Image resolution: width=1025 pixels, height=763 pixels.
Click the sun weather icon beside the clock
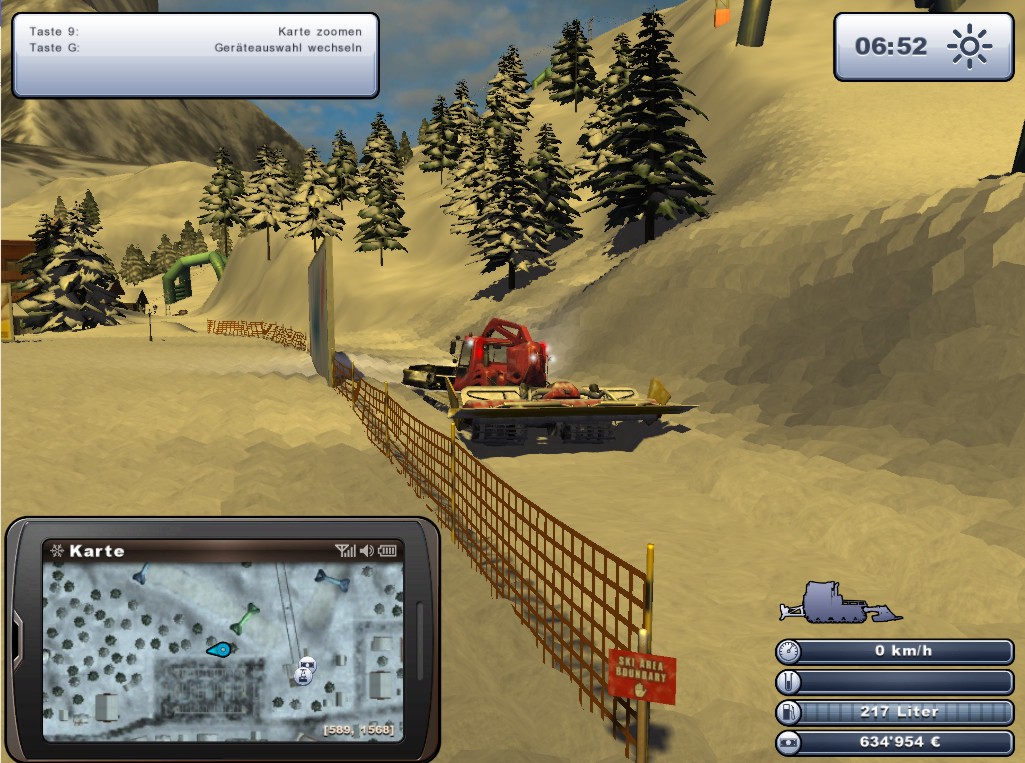pyautogui.click(x=968, y=46)
